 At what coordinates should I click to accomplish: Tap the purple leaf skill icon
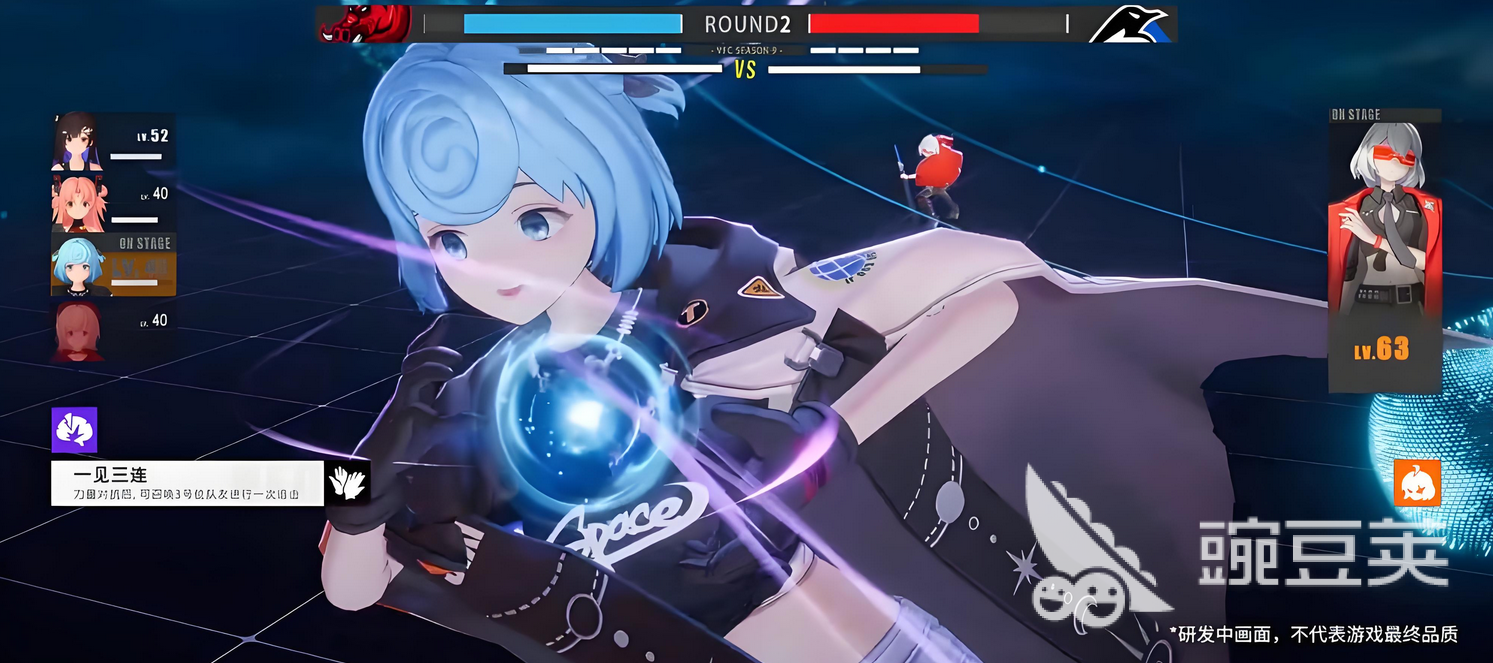[74, 430]
